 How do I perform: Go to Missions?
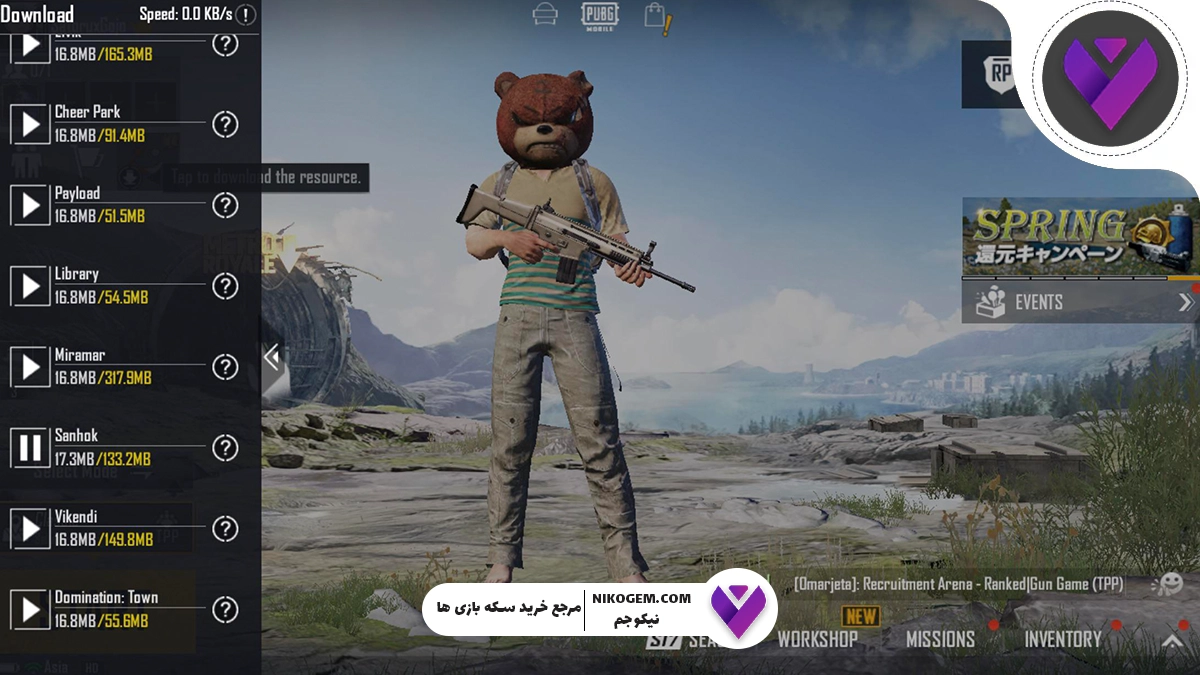pos(940,639)
